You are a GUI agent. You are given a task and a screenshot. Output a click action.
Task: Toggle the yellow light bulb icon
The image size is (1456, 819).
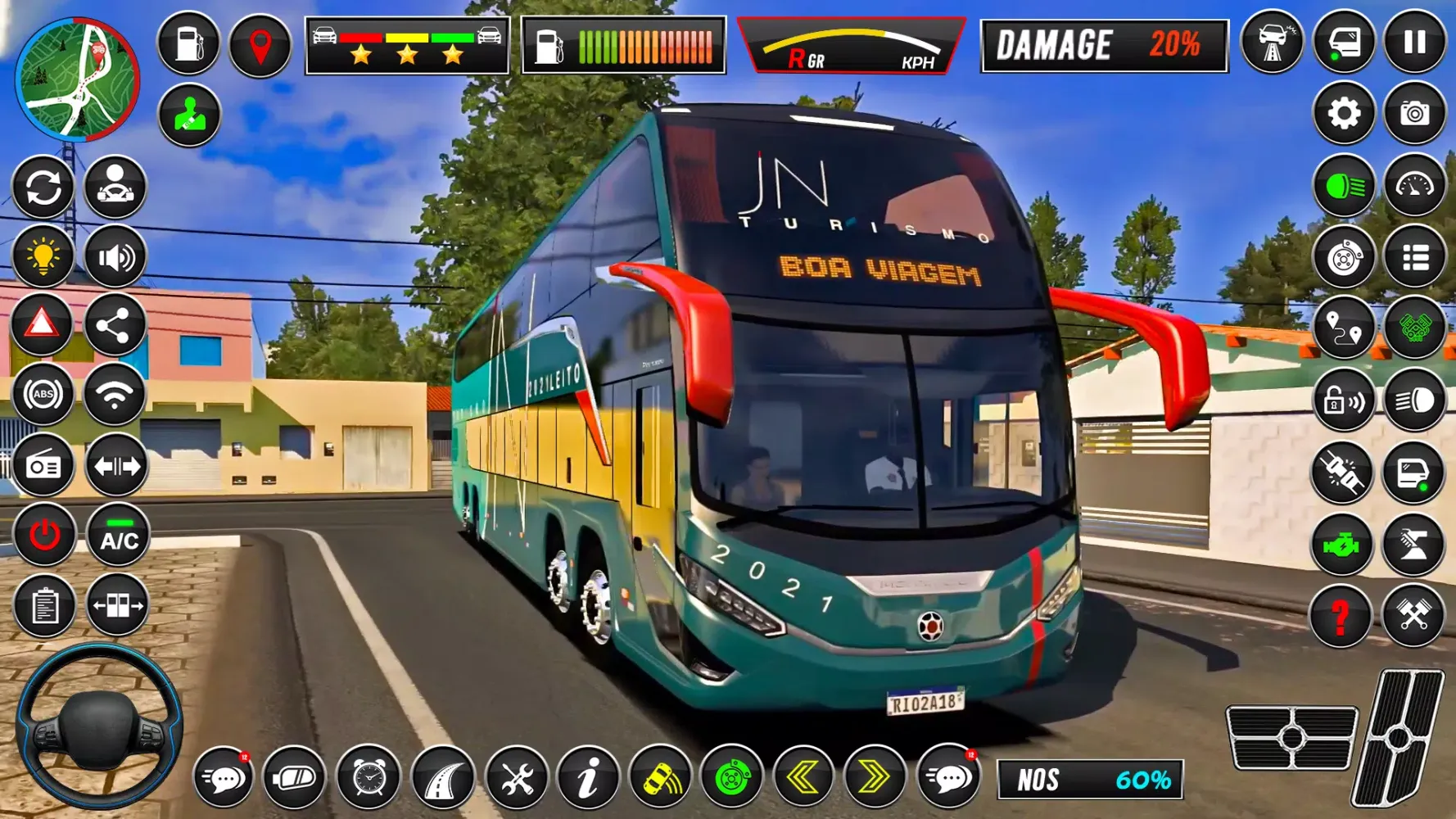[x=43, y=257]
